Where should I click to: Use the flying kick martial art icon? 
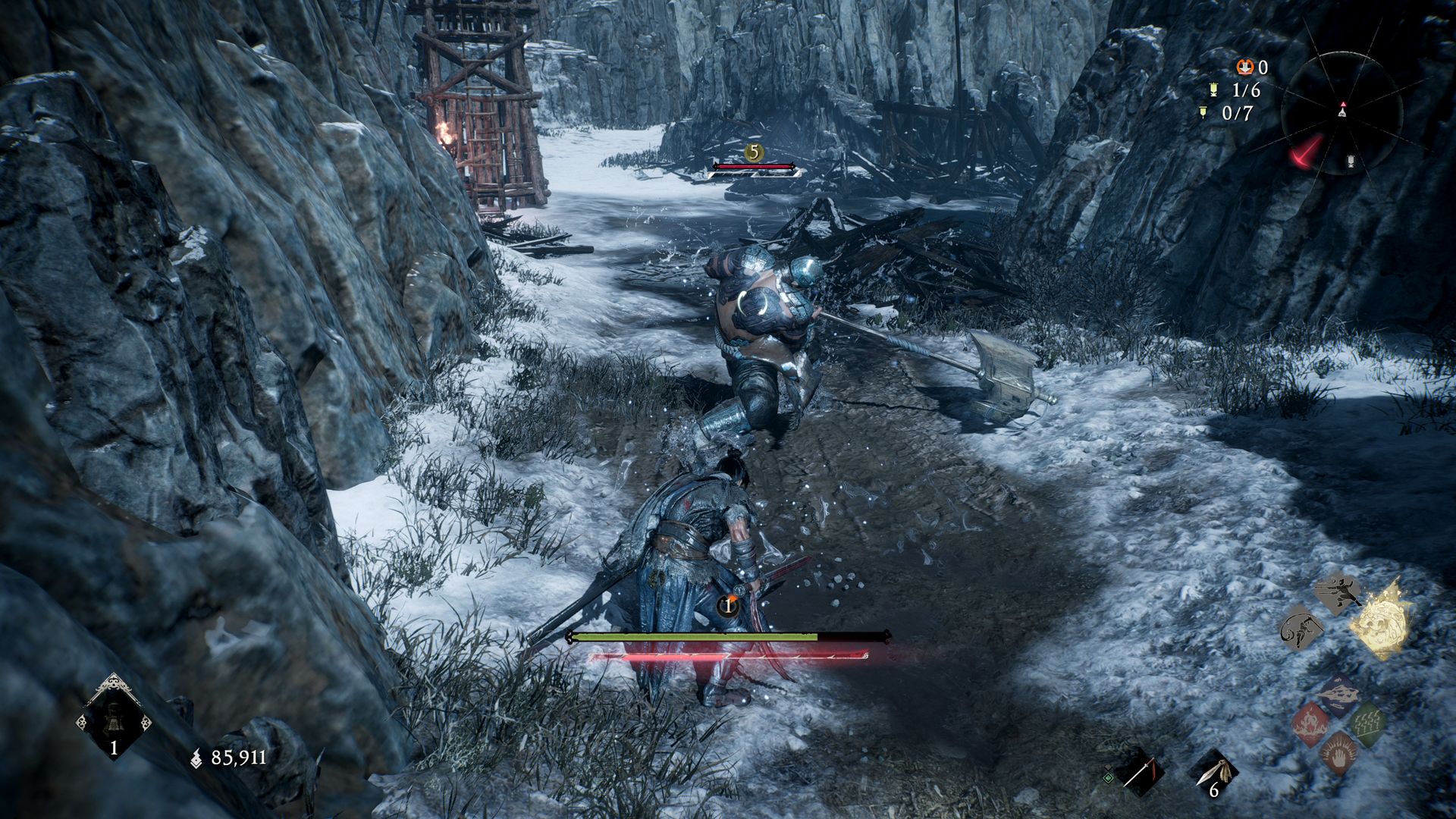click(1338, 592)
